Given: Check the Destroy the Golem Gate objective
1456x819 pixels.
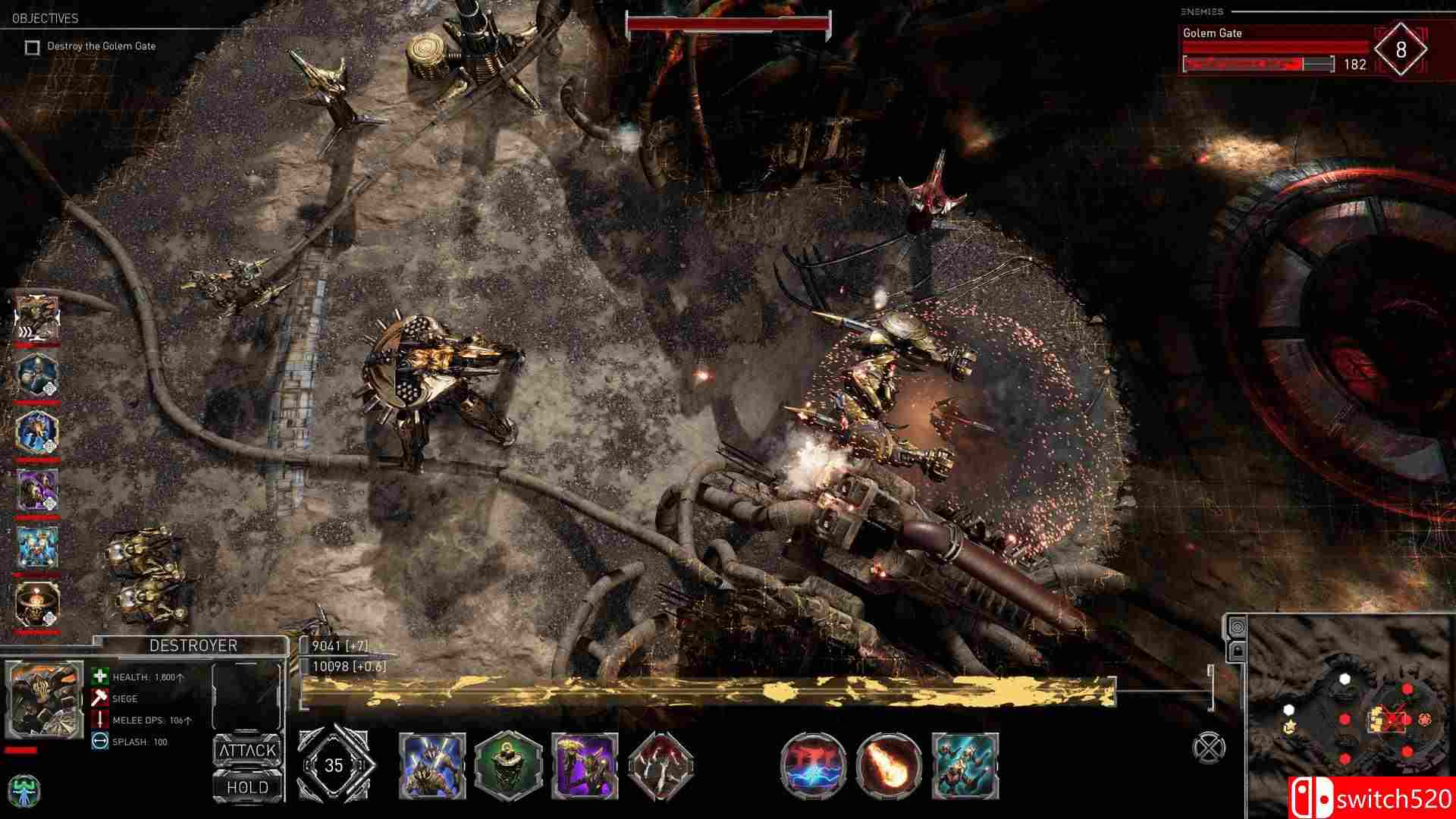Looking at the screenshot, I should coord(31,45).
